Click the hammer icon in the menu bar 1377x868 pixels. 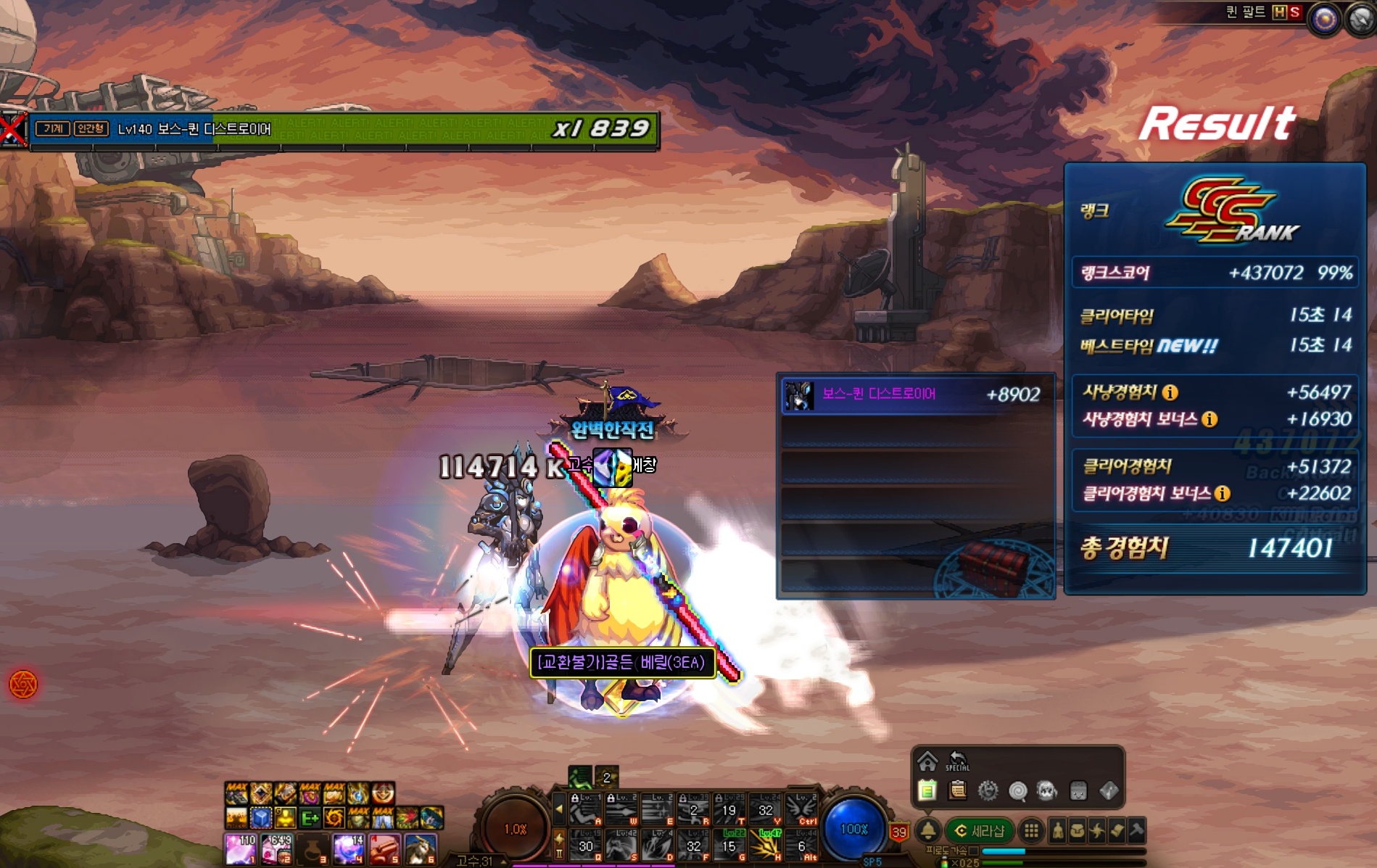[1136, 831]
